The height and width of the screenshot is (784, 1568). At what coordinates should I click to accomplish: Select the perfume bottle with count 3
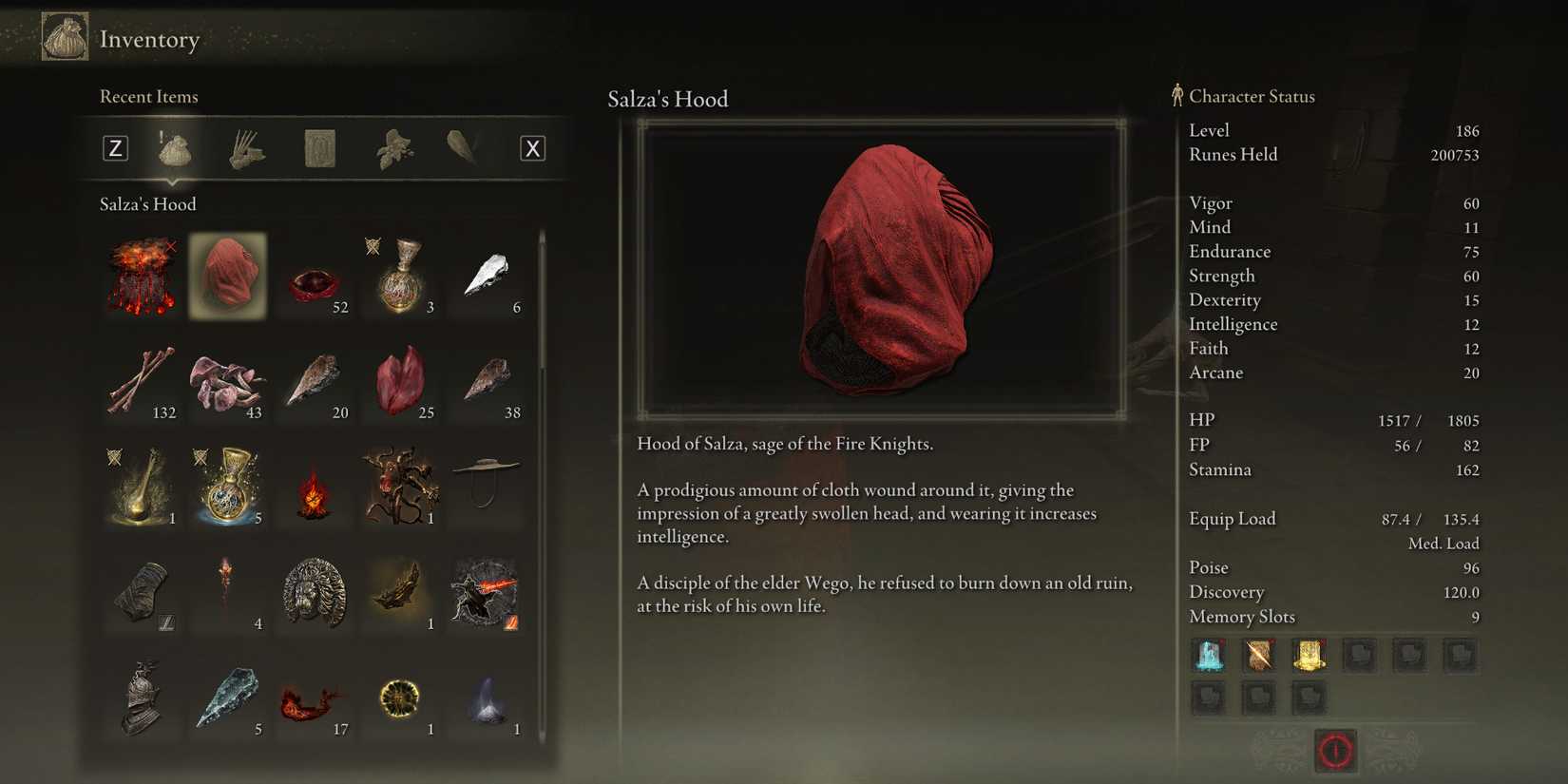point(400,276)
